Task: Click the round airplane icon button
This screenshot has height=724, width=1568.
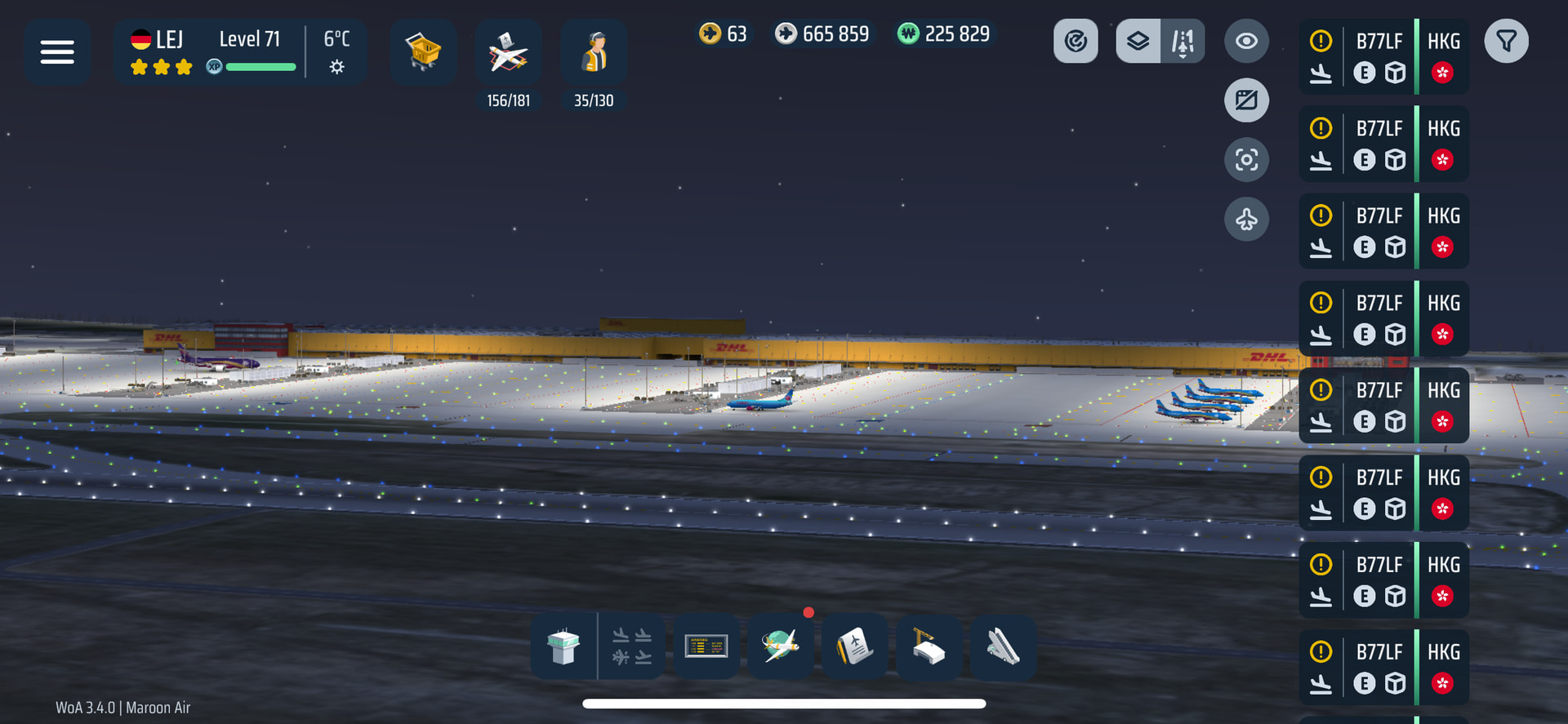Action: click(1246, 219)
